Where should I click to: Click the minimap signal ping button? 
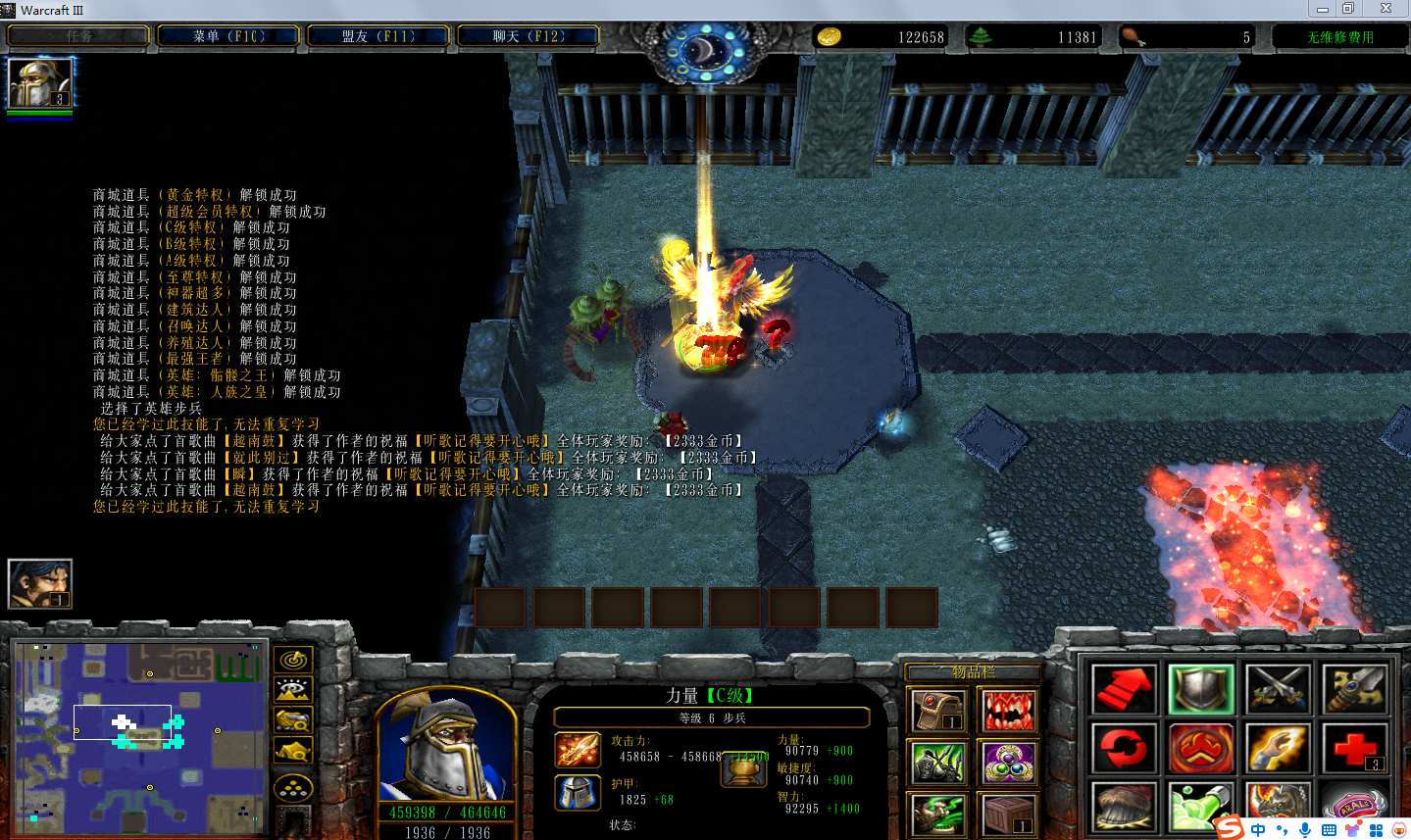point(293,660)
